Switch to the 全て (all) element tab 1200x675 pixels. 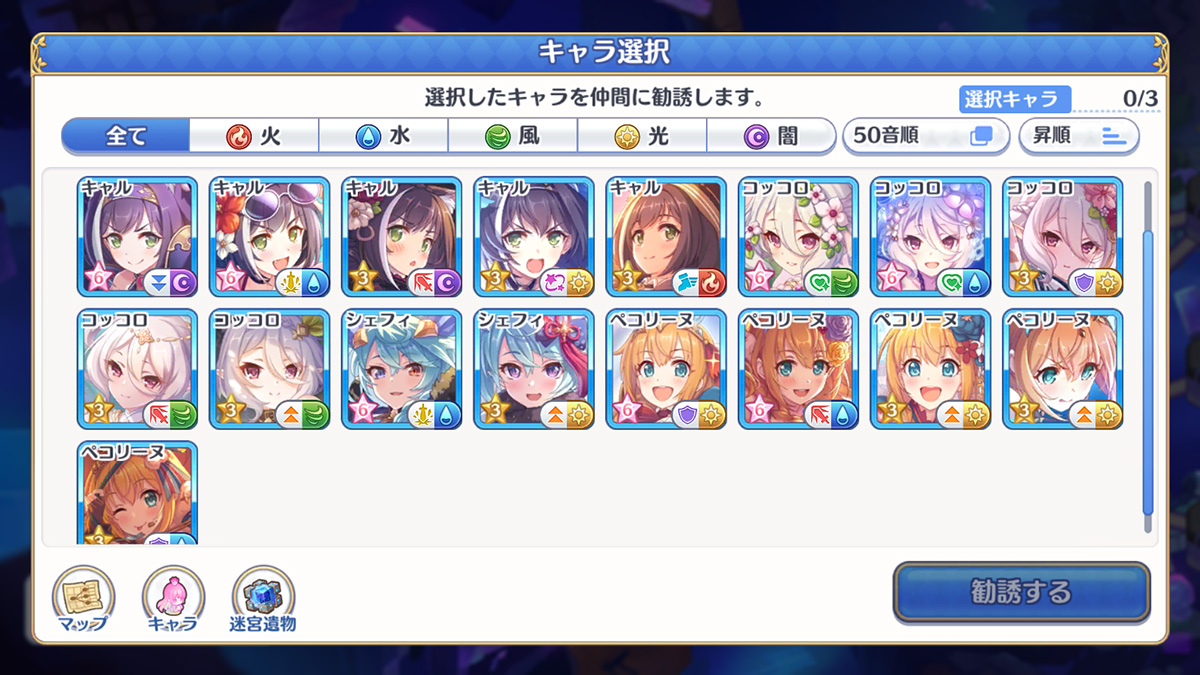[x=126, y=136]
